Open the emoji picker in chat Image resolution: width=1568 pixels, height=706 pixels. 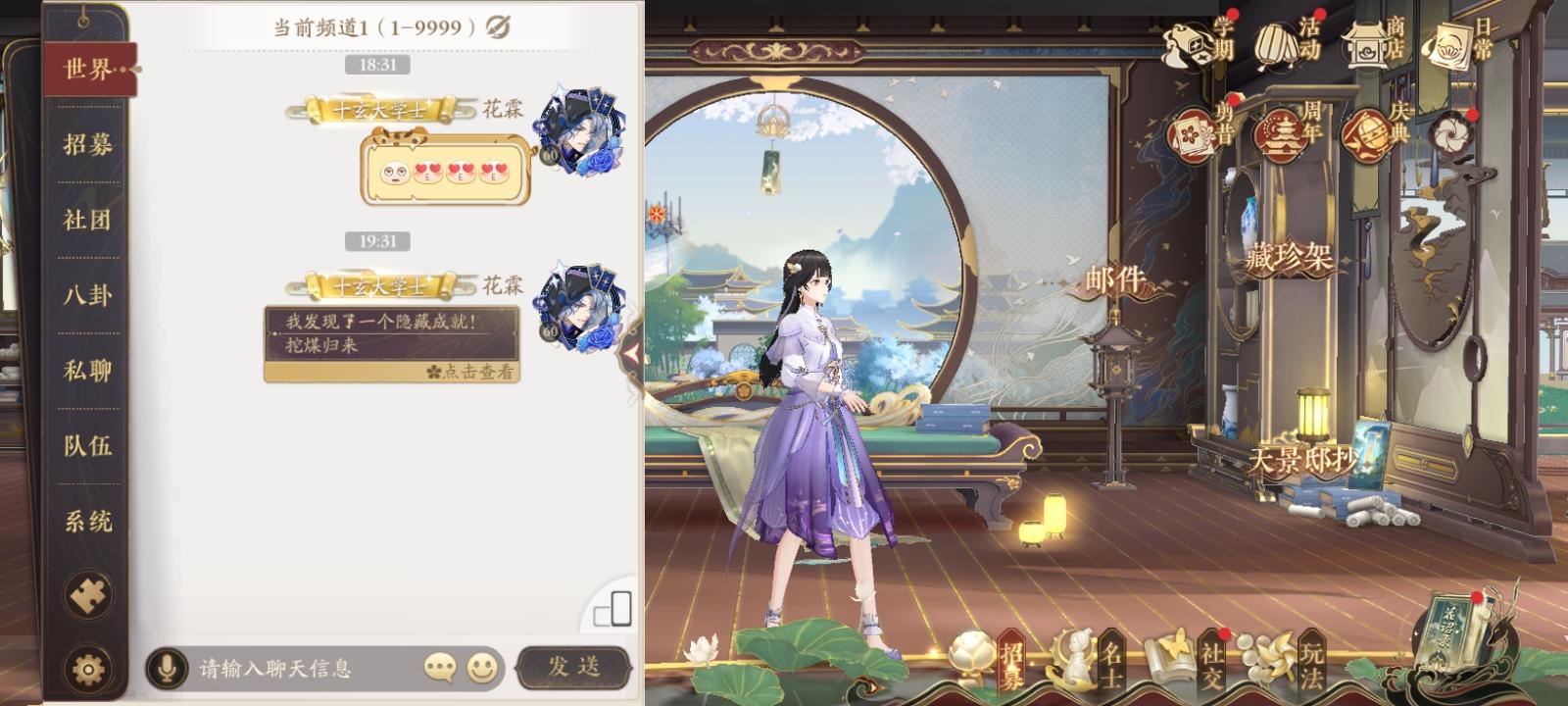point(481,667)
